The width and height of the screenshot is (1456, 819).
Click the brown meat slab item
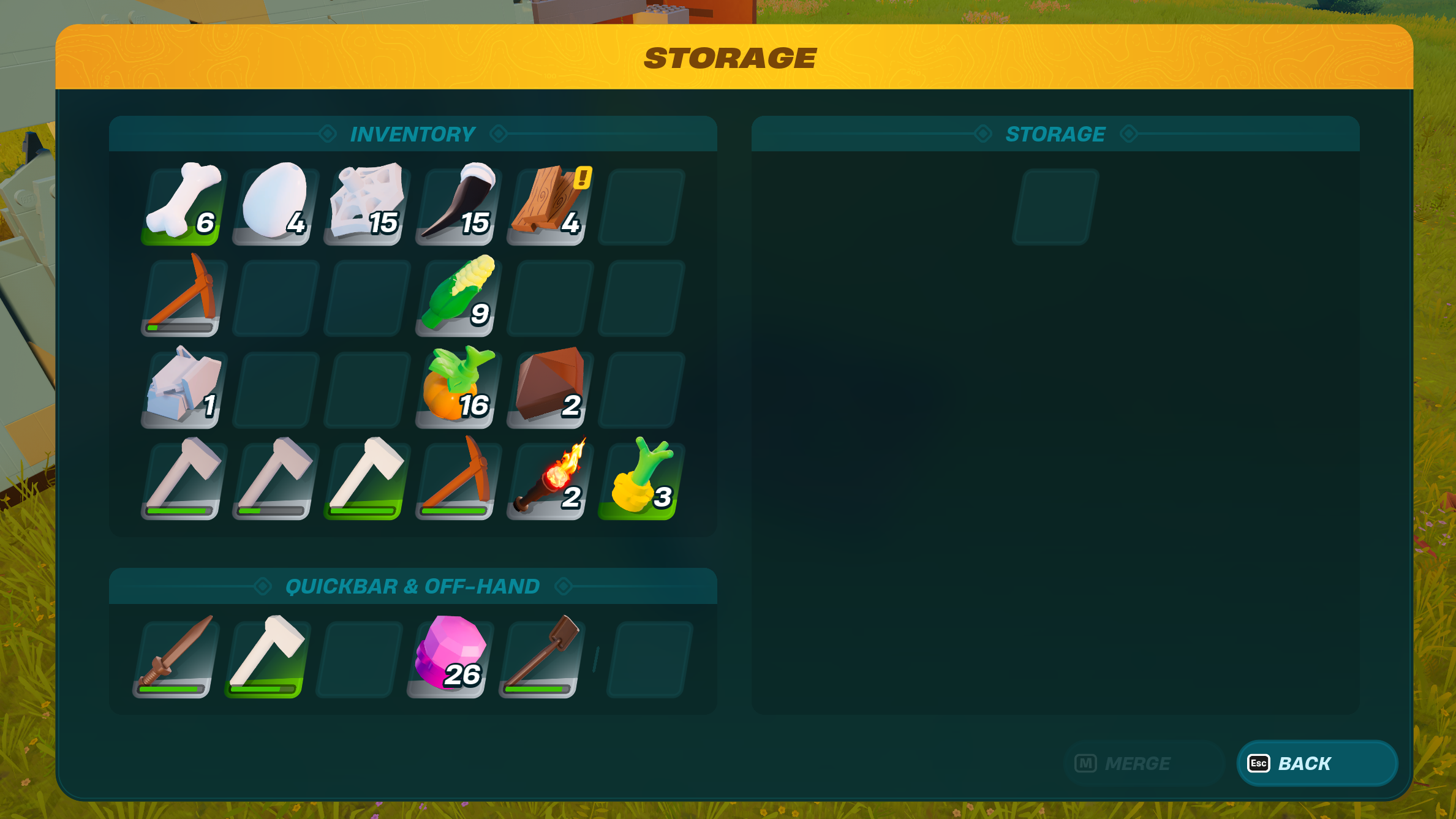point(547,389)
